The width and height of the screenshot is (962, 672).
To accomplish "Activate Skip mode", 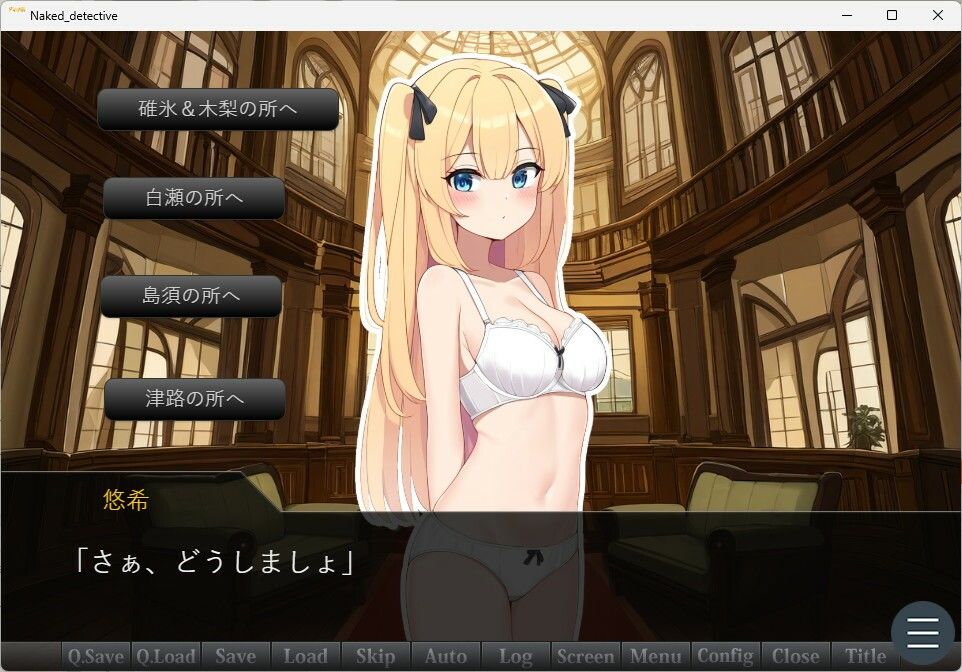I will tap(376, 656).
